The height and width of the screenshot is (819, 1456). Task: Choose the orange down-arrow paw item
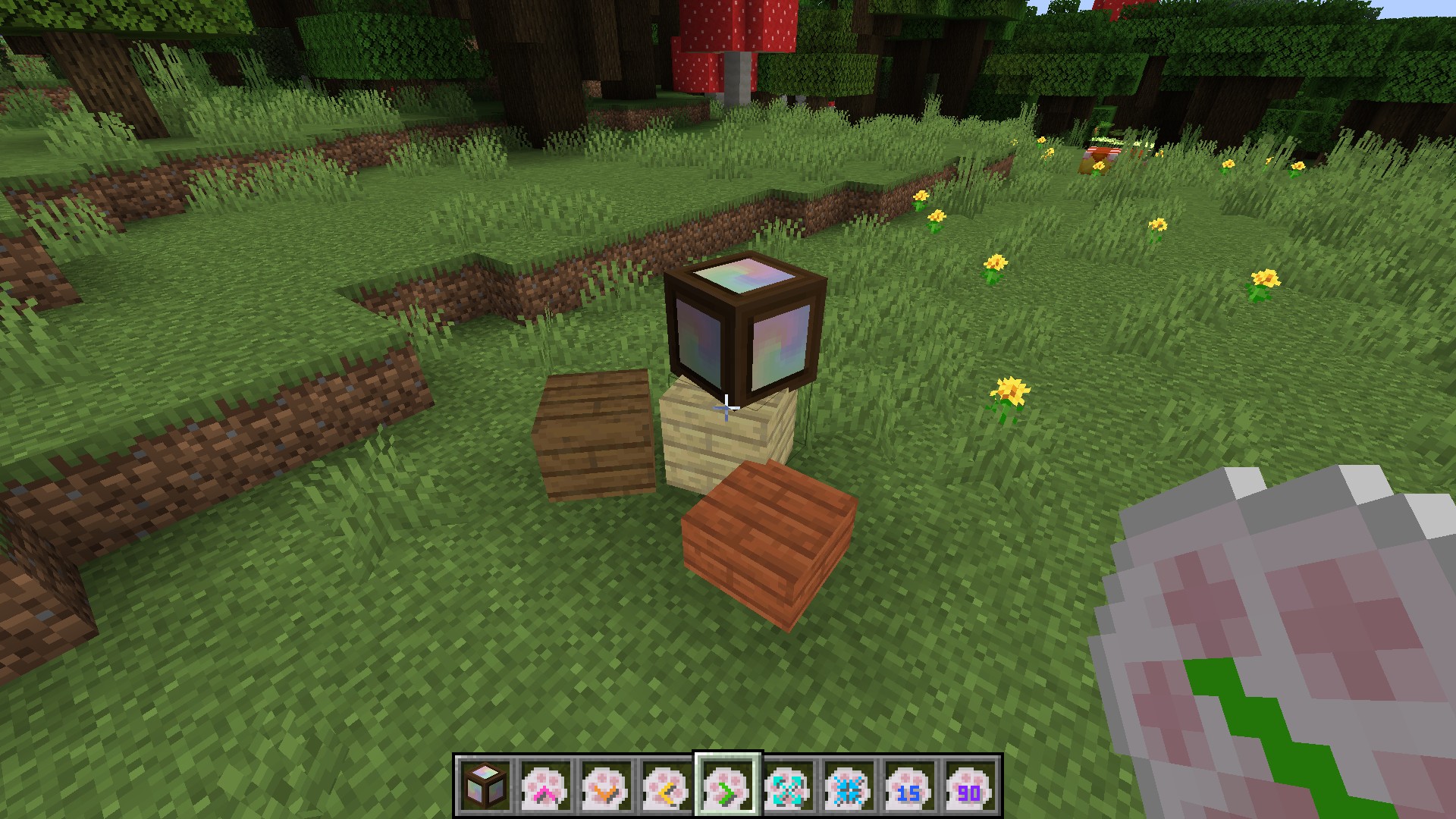pos(607,785)
